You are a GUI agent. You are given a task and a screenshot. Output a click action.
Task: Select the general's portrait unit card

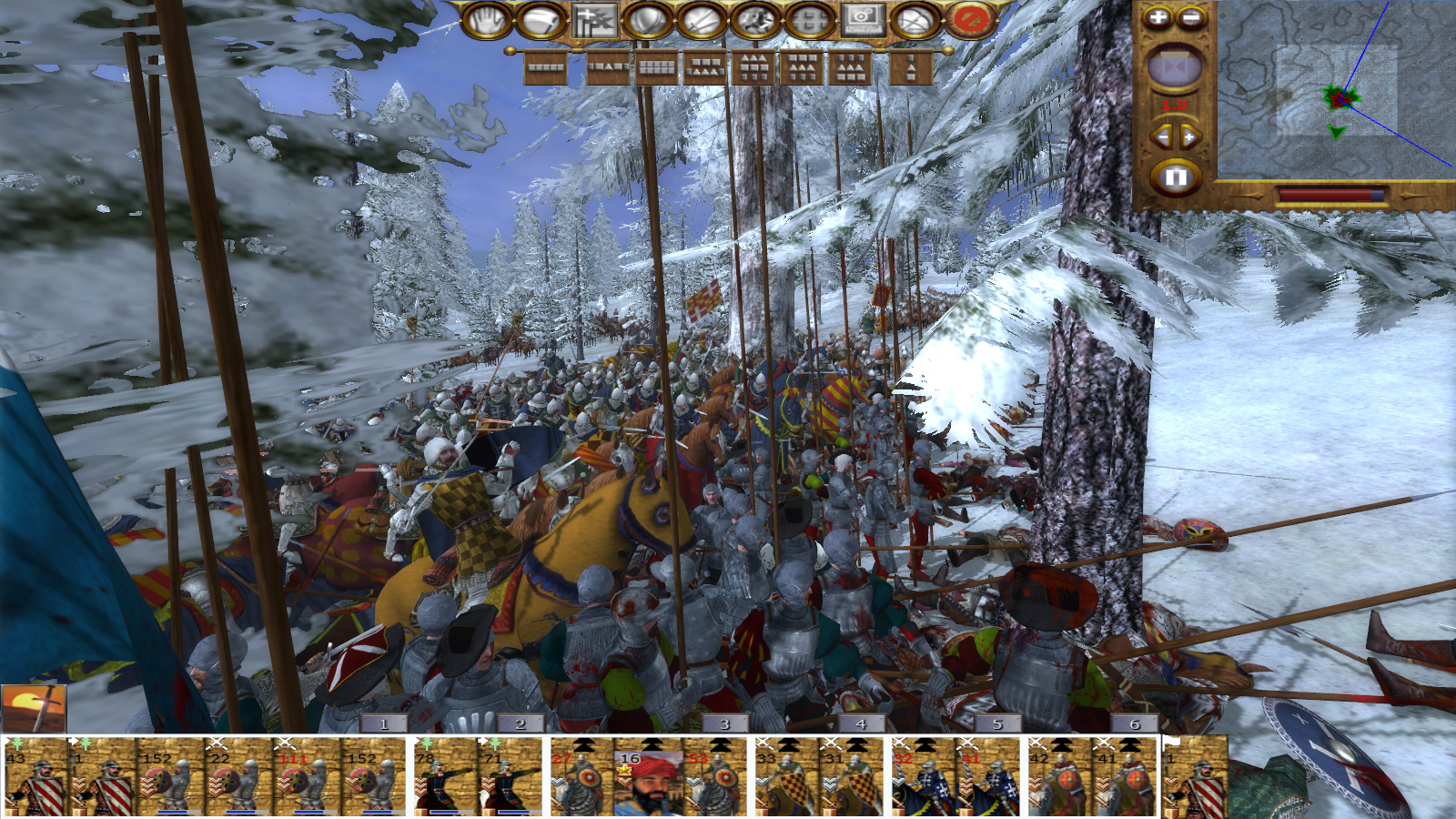pyautogui.click(x=647, y=780)
